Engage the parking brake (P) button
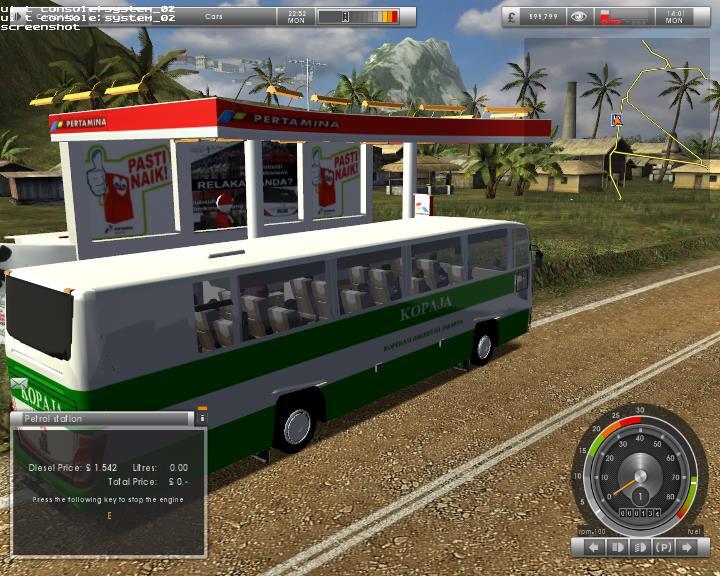 click(663, 547)
